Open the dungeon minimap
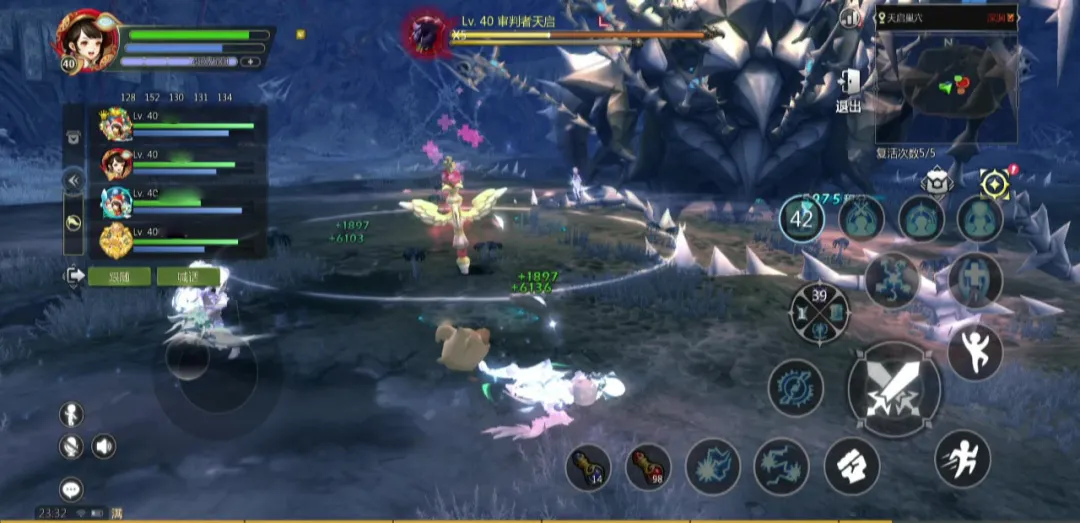The height and width of the screenshot is (523, 1080). click(x=945, y=88)
